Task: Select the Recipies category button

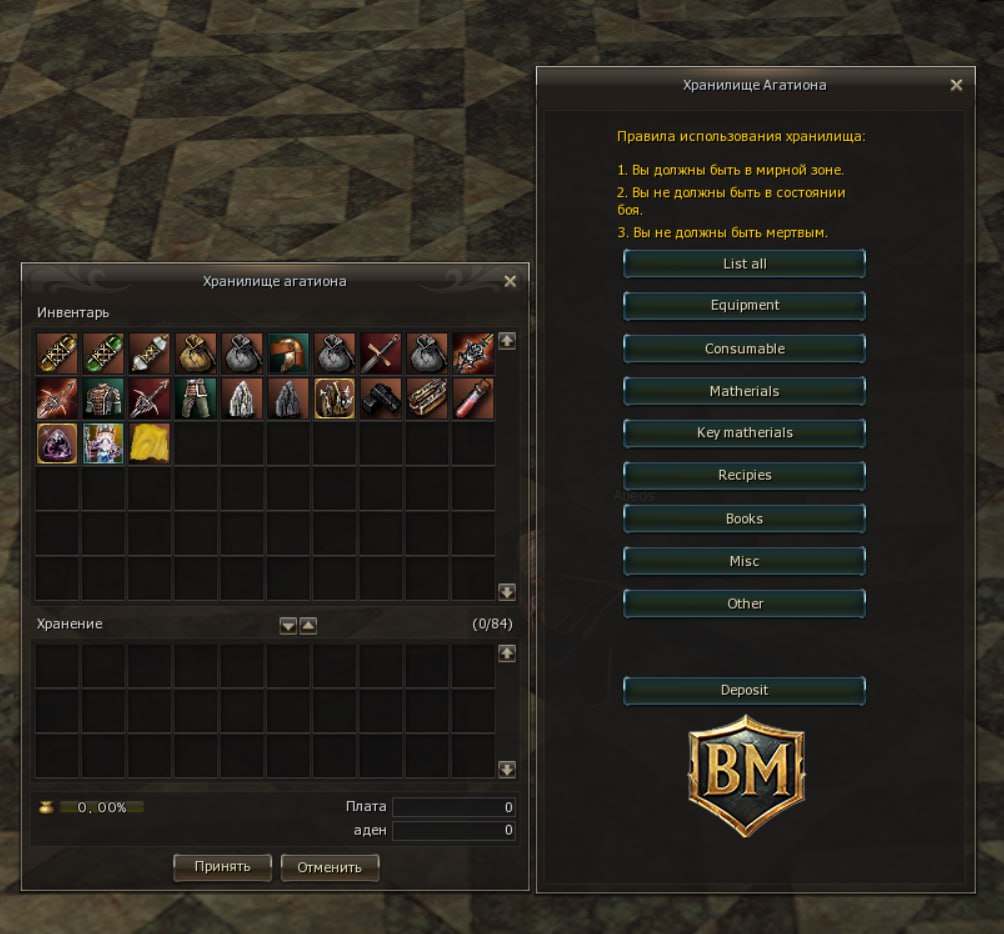Action: 744,476
